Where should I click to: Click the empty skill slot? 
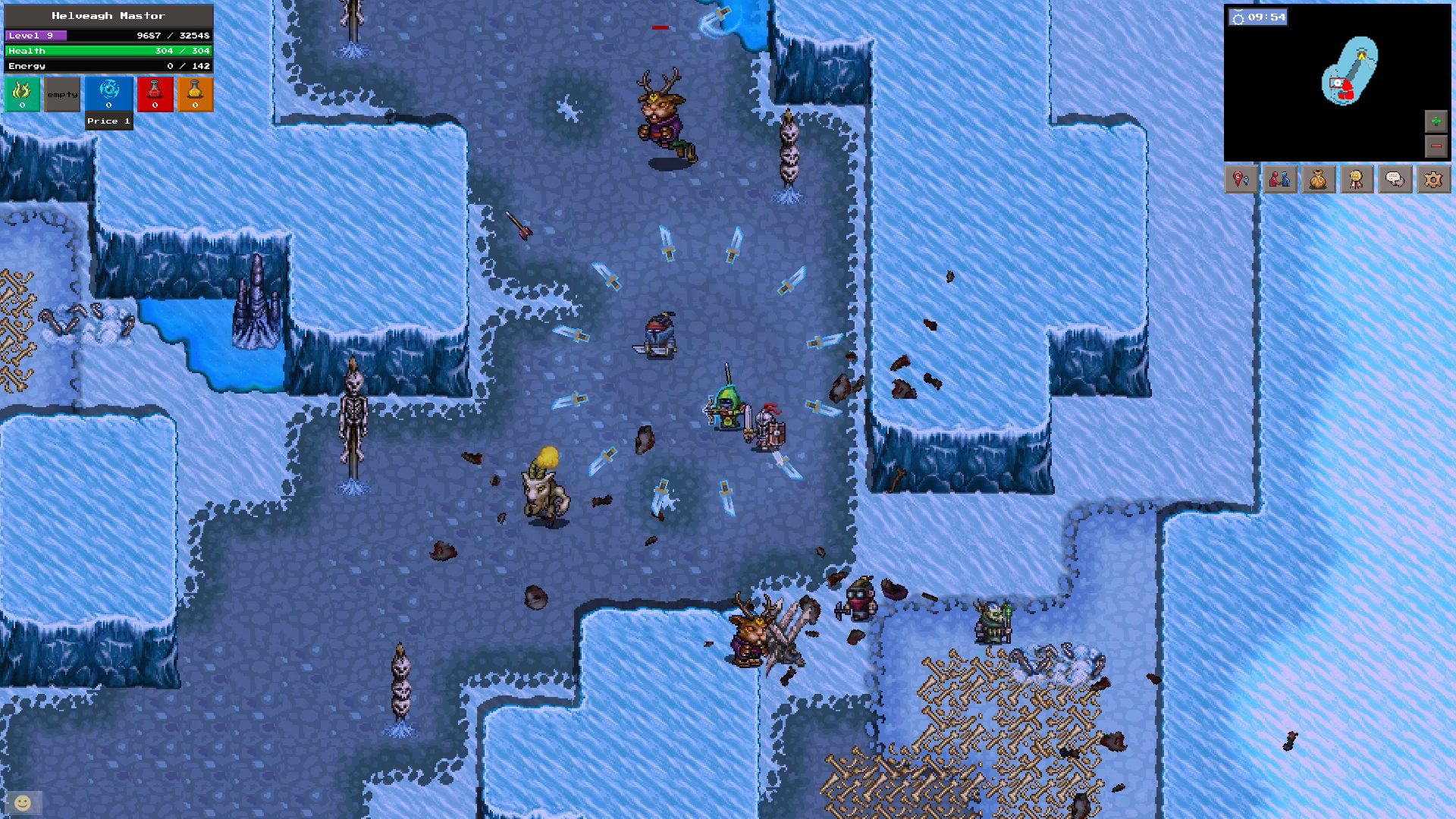tap(61, 94)
